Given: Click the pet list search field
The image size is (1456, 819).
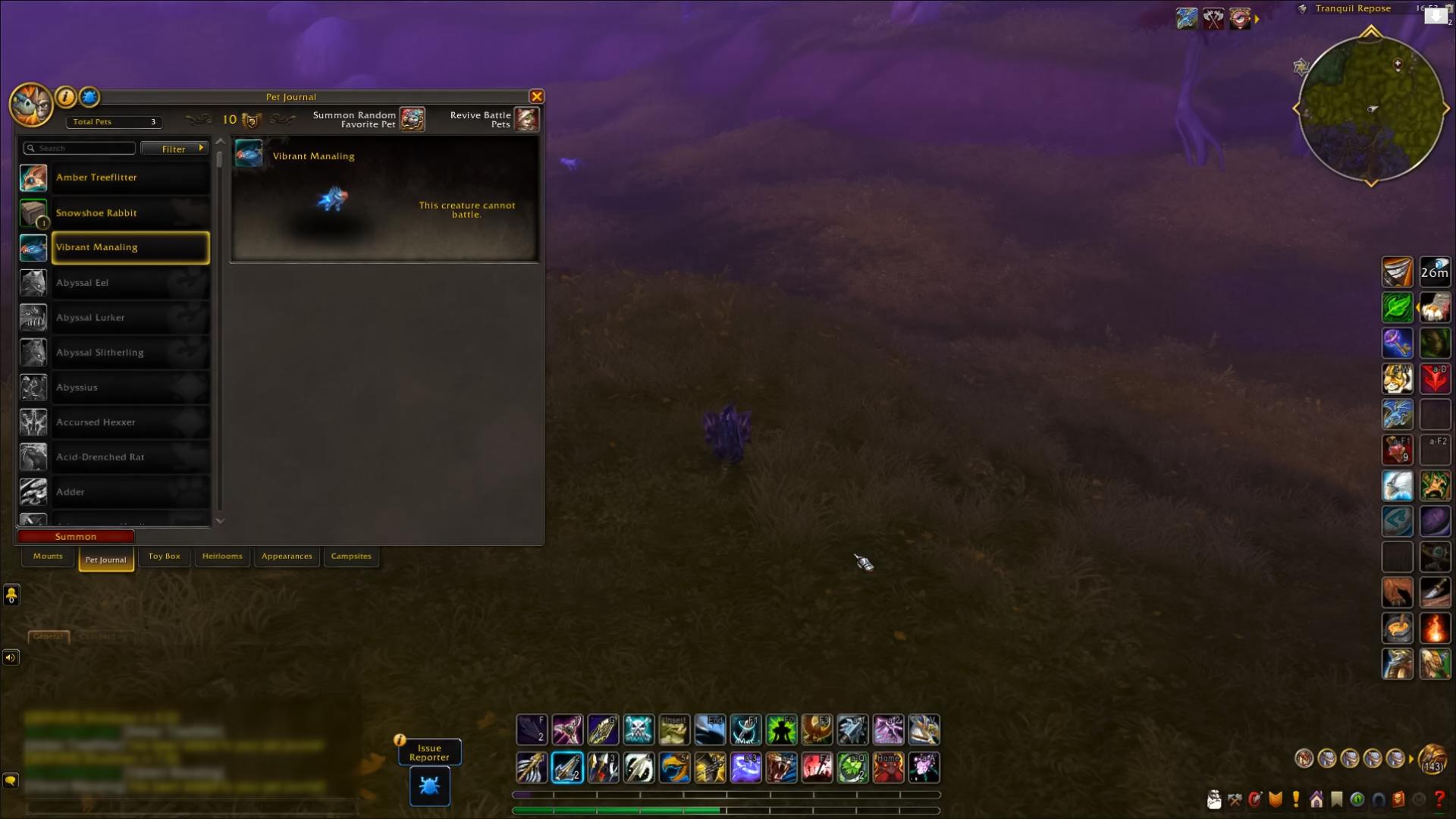Looking at the screenshot, I should point(80,148).
